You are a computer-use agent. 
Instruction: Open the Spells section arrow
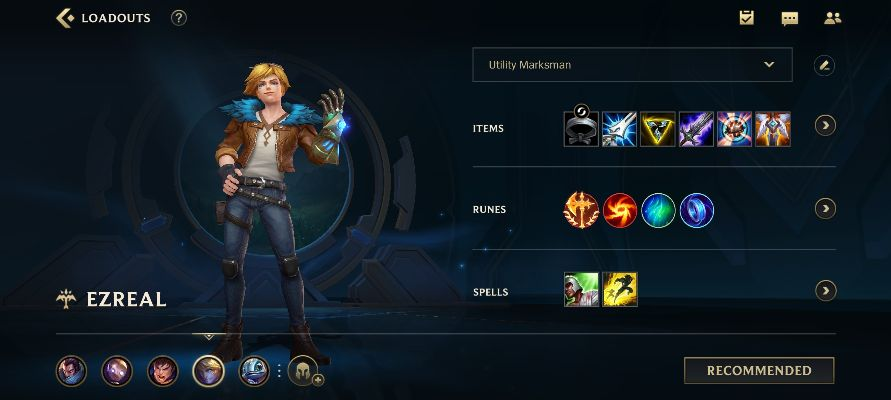click(825, 291)
